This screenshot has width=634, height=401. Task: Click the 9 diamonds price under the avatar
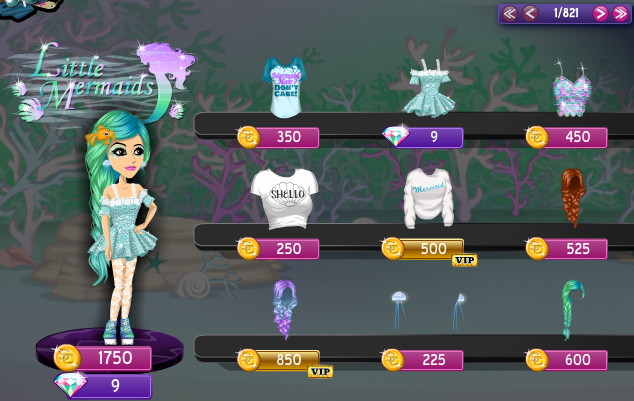(x=104, y=385)
